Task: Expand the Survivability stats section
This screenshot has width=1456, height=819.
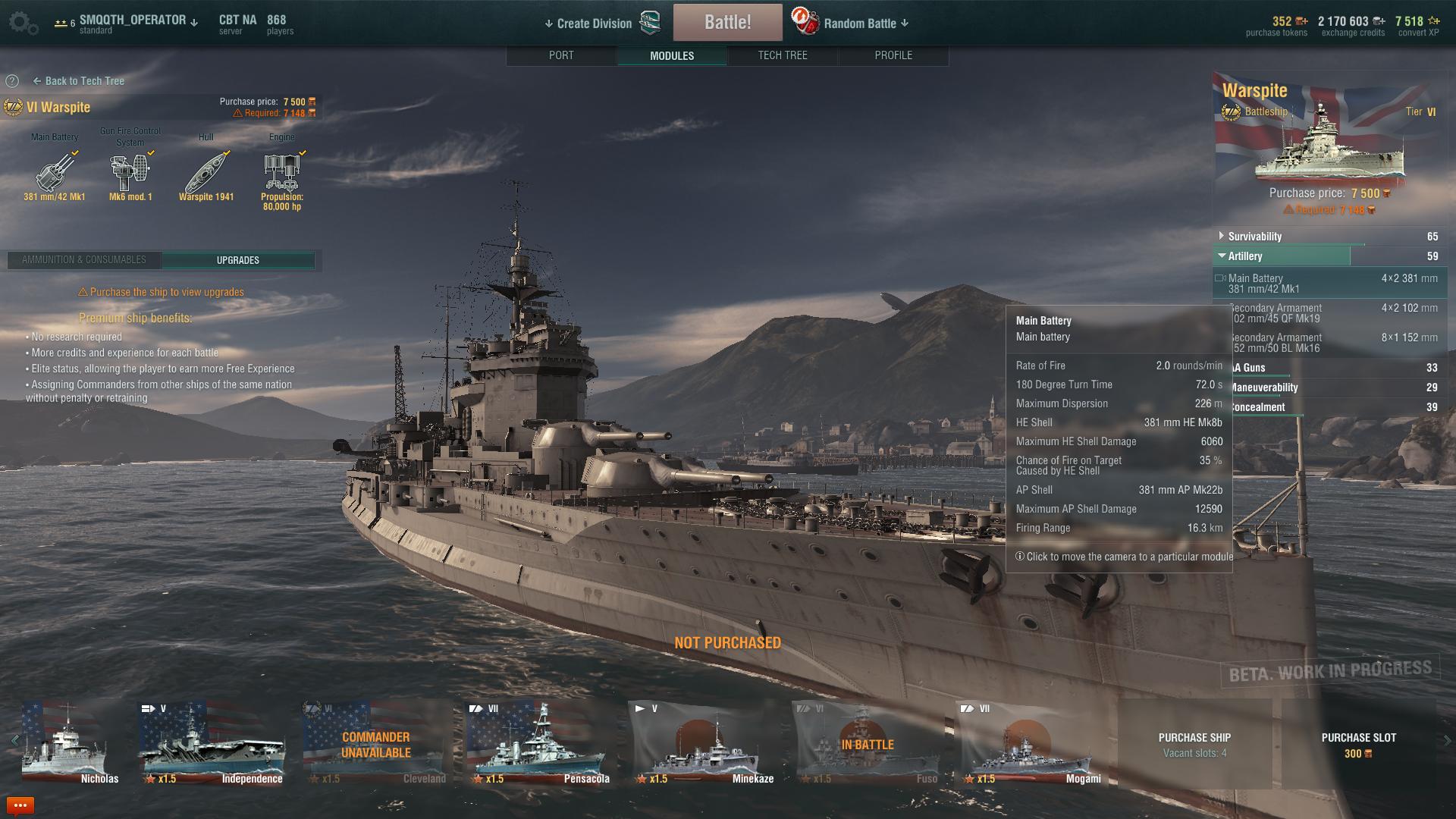Action: (x=1254, y=237)
